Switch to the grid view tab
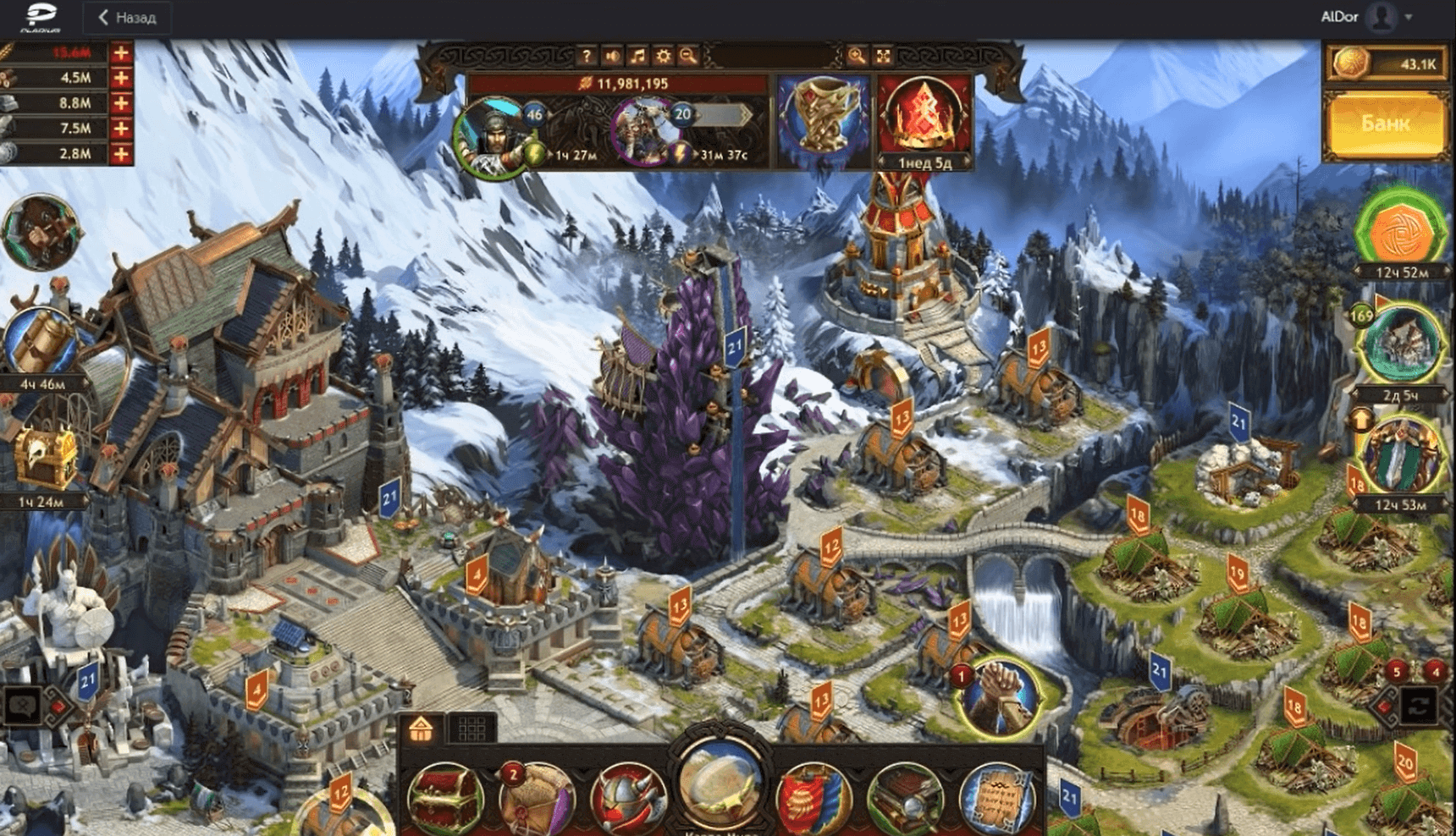1456x836 pixels. click(x=472, y=729)
